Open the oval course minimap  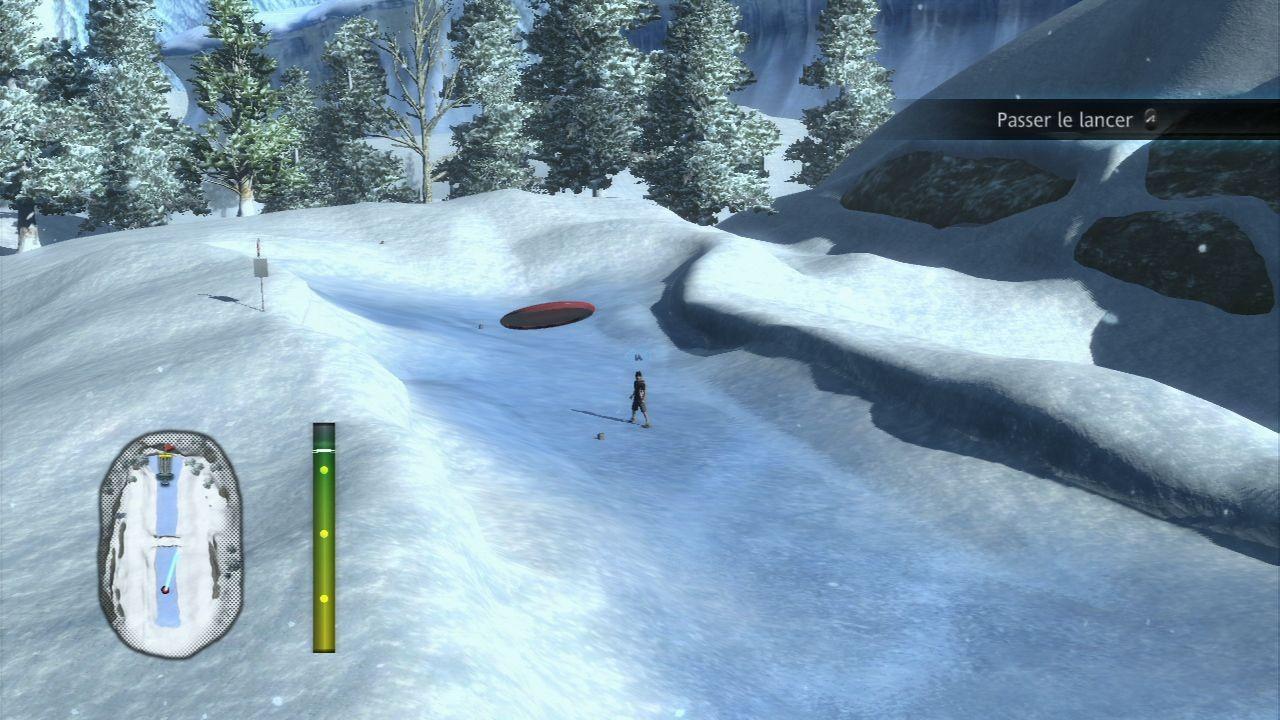tap(170, 544)
